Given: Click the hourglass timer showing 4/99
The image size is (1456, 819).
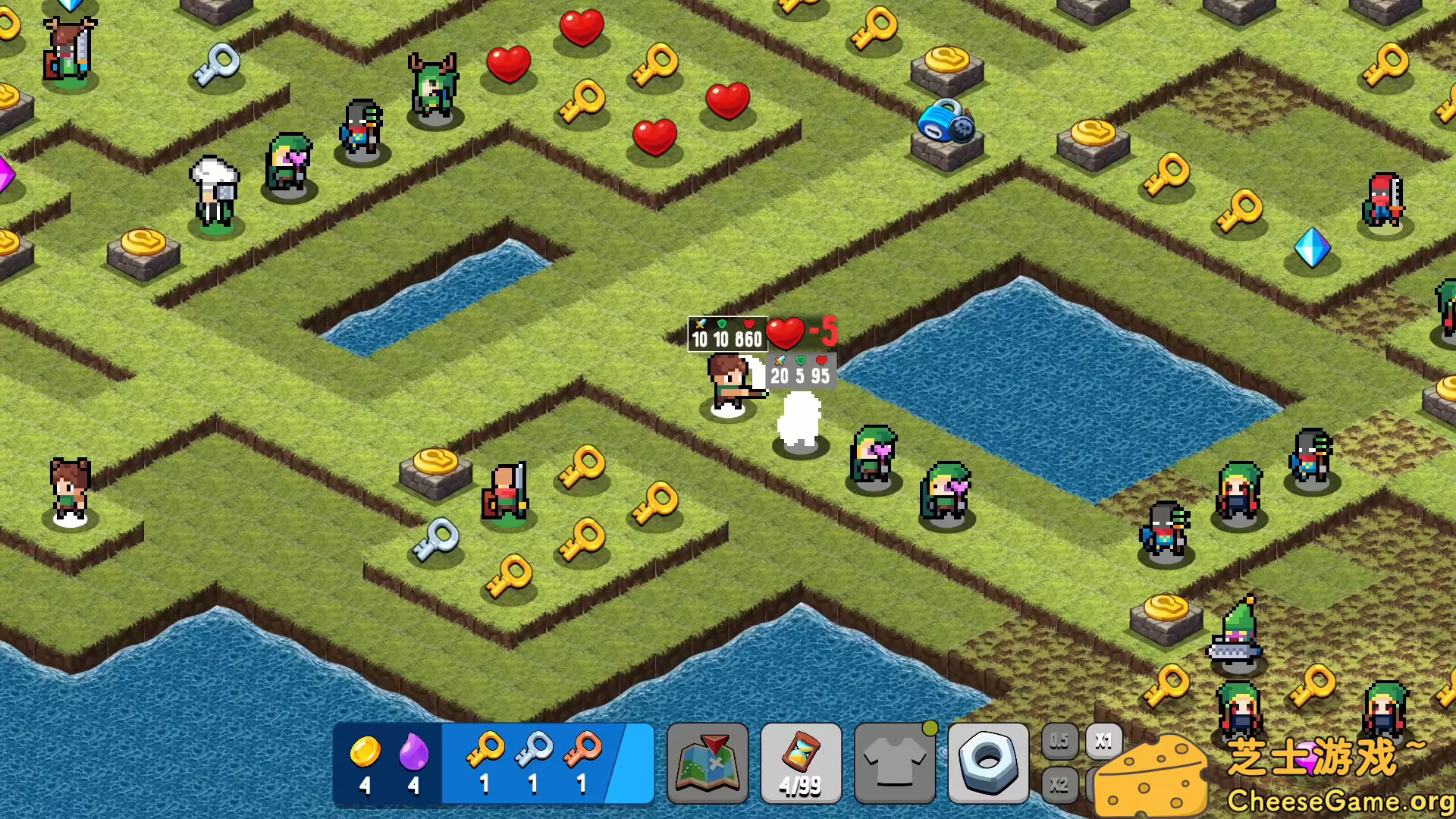Looking at the screenshot, I should point(801,763).
